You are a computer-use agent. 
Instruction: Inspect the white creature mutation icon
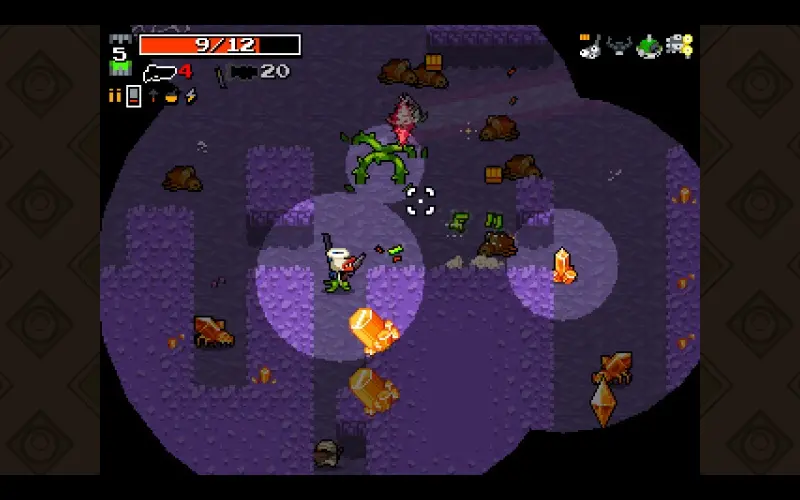pos(590,46)
